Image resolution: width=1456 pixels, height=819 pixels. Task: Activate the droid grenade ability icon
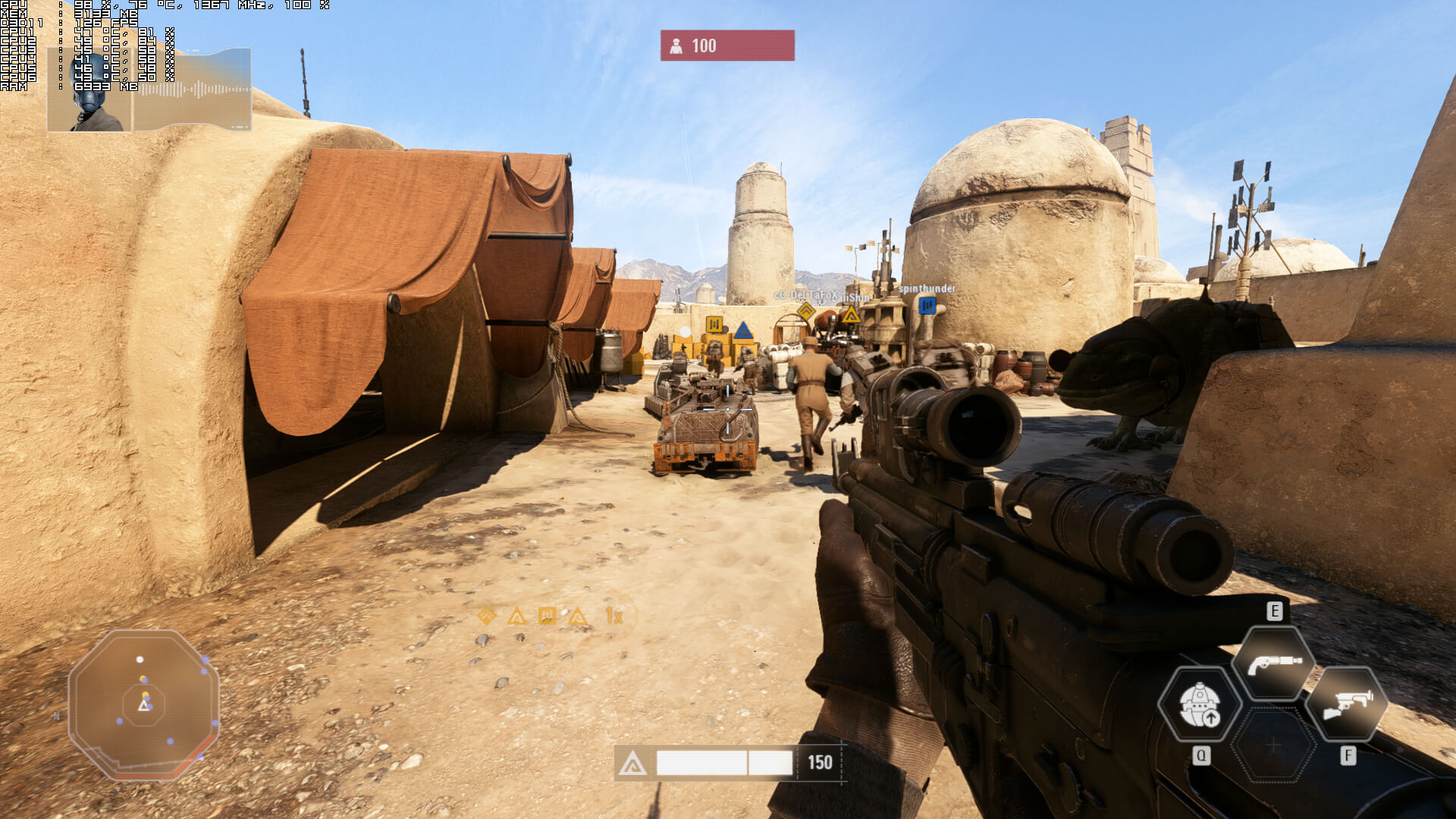click(1200, 704)
